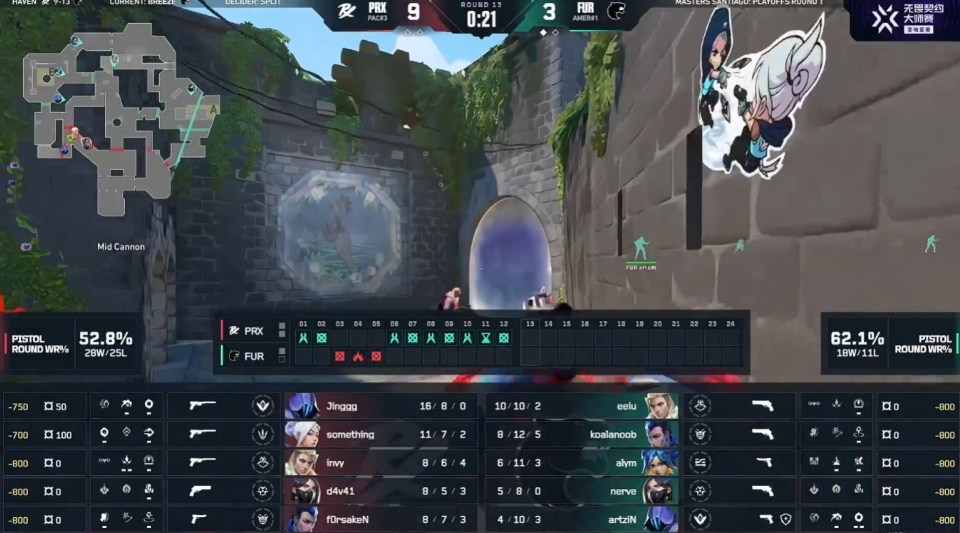The image size is (960, 533).
Task: Select artziN's scoreboard row
Action: (x=582, y=519)
